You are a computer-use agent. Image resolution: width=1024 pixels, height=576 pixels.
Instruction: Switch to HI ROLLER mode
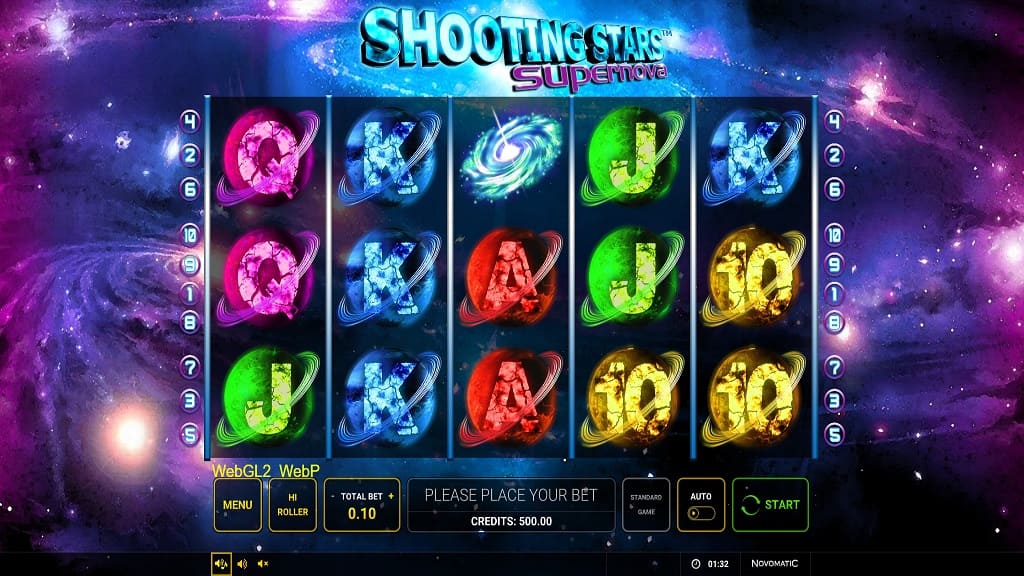pos(293,505)
